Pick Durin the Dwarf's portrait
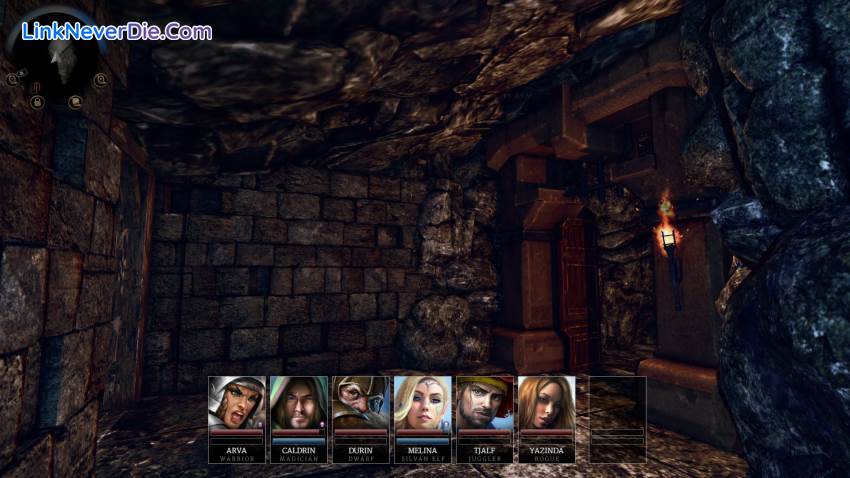 click(361, 404)
